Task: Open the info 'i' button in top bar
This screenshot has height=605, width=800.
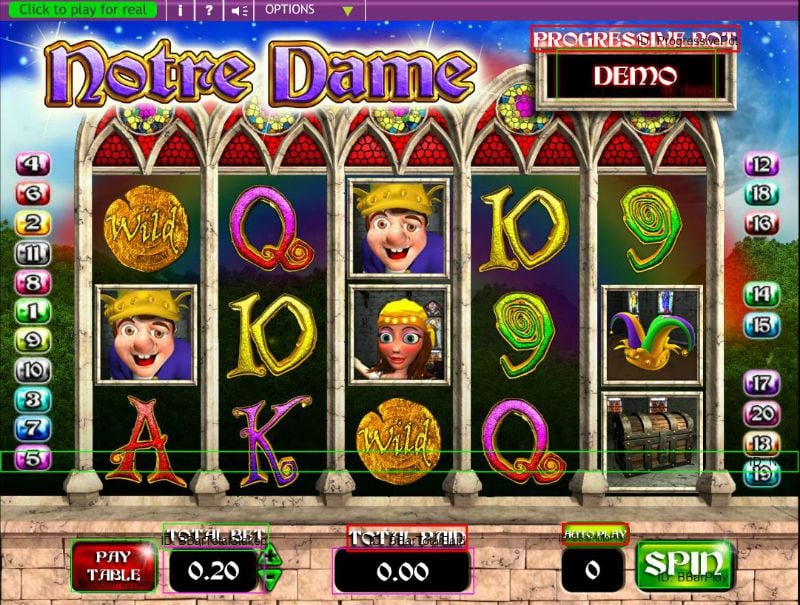Action: pyautogui.click(x=180, y=10)
